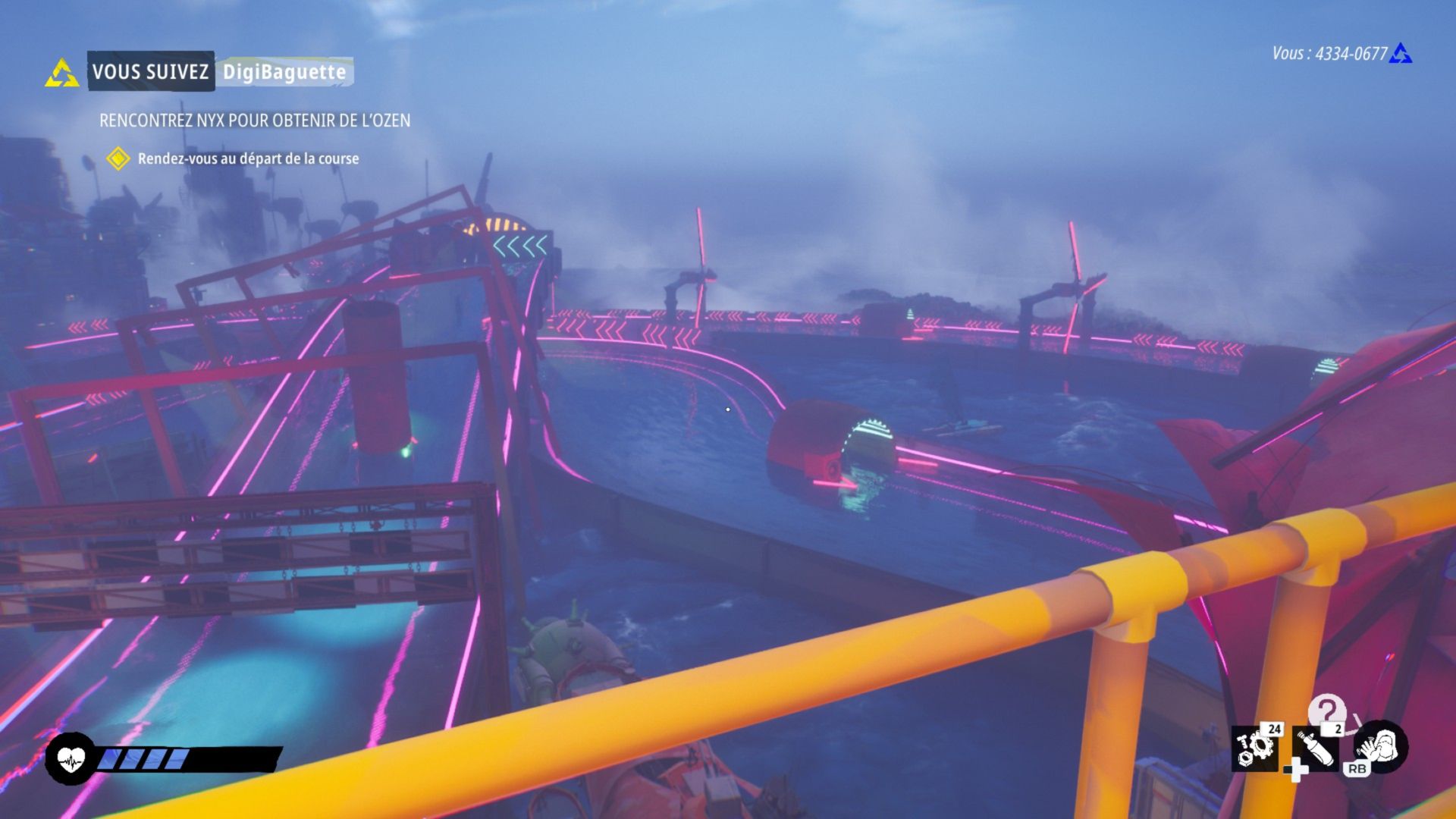
Task: Click the blue triangle player ID emblem
Action: pyautogui.click(x=1401, y=54)
